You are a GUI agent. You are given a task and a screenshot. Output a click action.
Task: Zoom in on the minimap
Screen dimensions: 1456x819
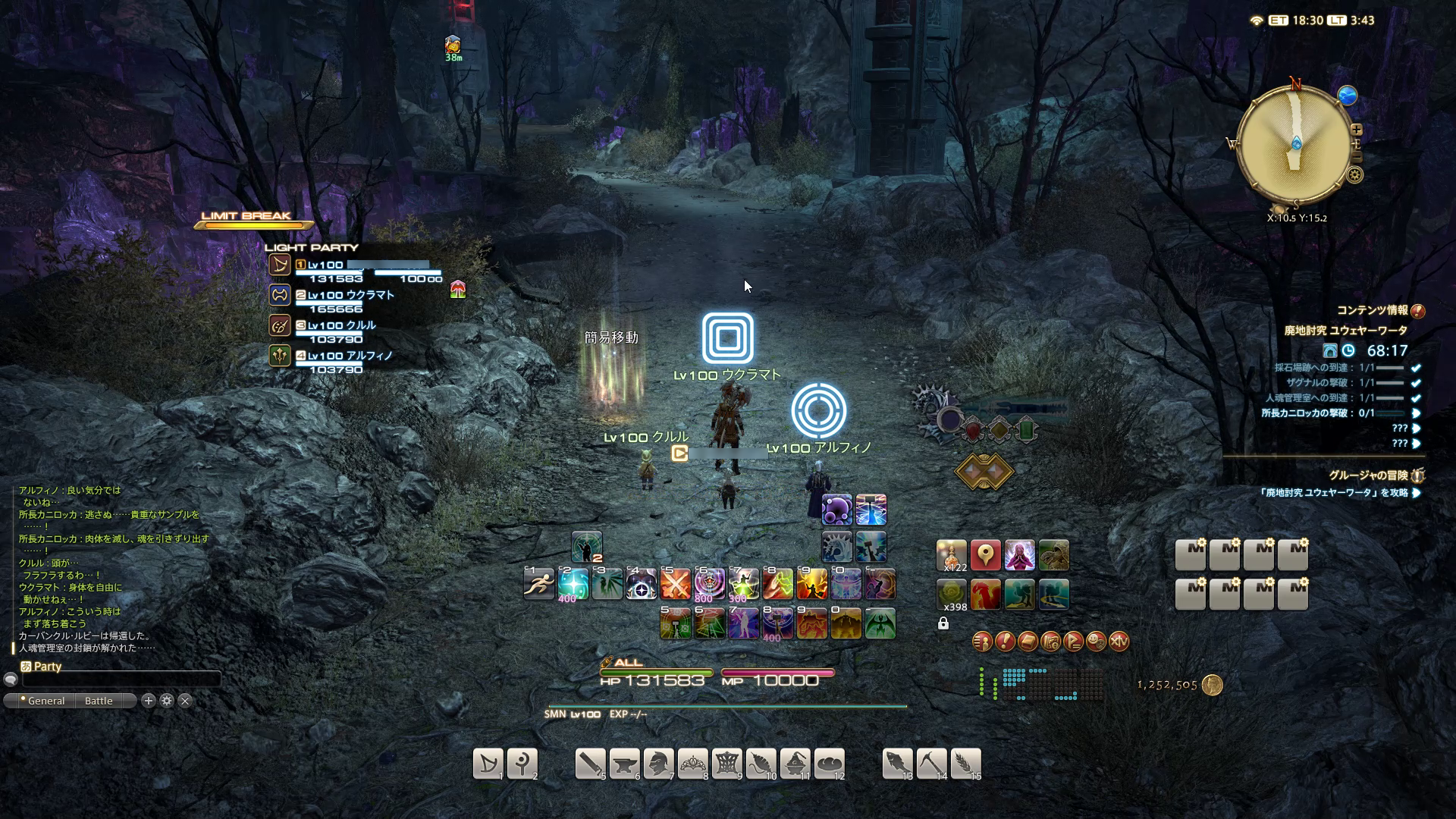point(1357,130)
